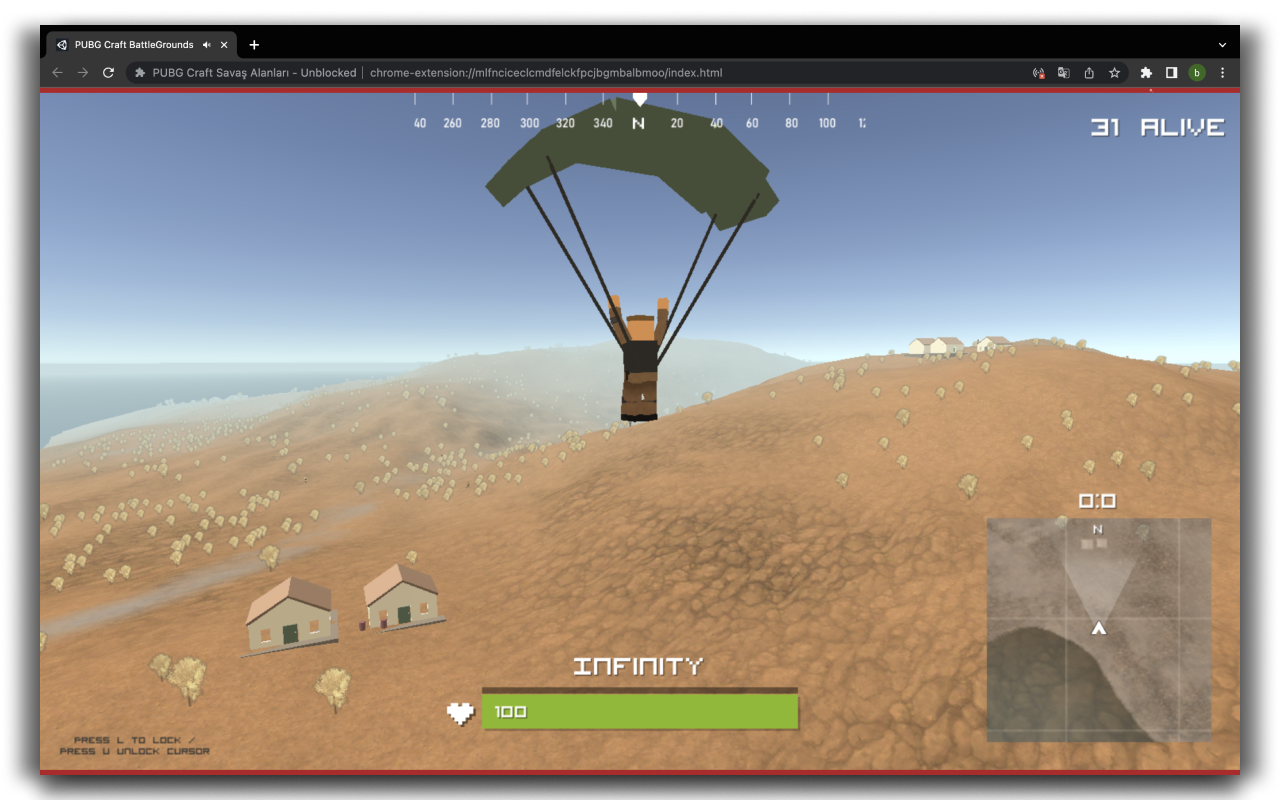This screenshot has height=800, width=1280.
Task: Click the heart icon beside the health bar
Action: (x=461, y=712)
